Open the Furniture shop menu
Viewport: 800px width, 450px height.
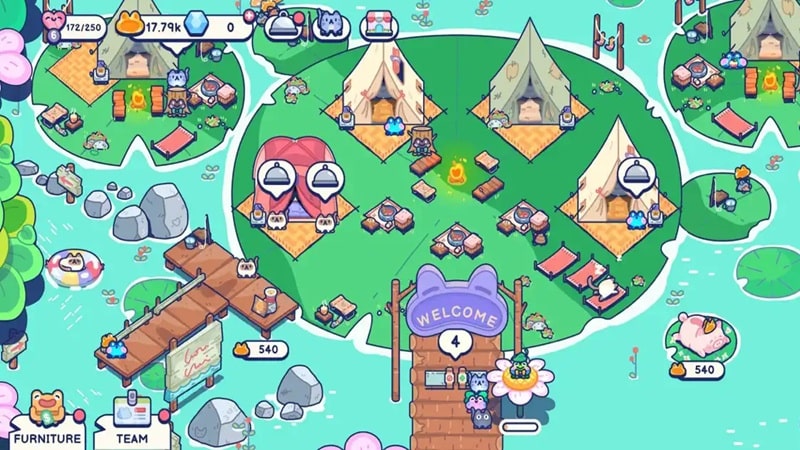coord(47,422)
